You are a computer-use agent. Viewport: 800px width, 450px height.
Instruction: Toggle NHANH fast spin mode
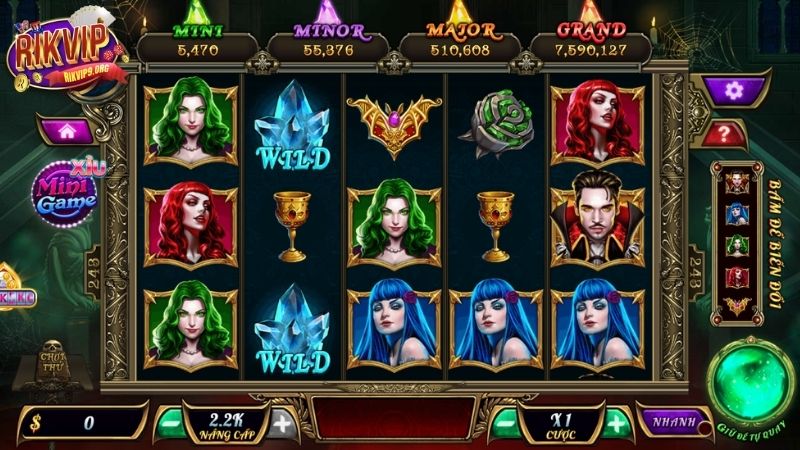pyautogui.click(x=666, y=422)
